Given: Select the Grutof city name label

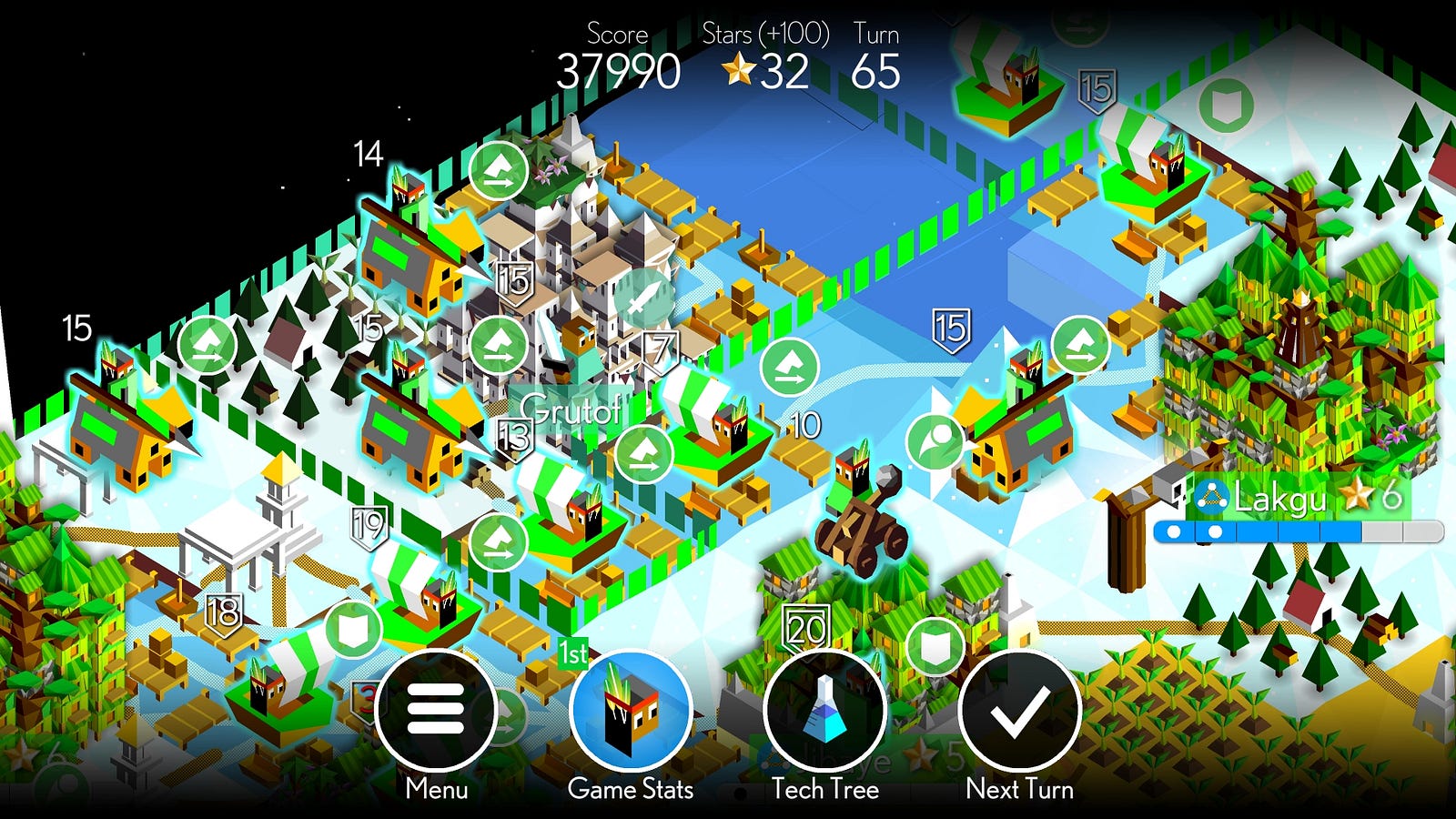Looking at the screenshot, I should [x=571, y=410].
